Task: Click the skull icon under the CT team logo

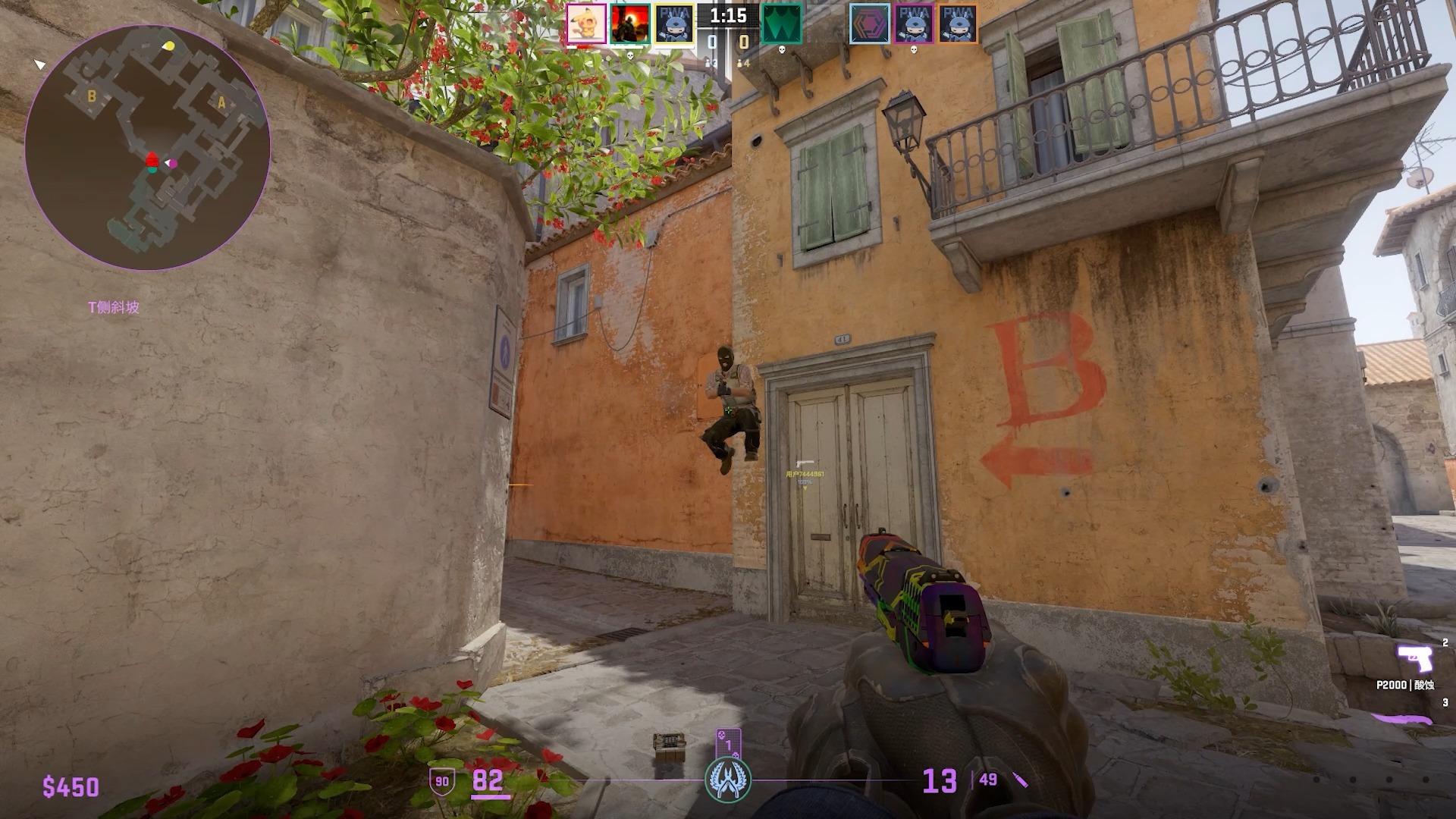Action: (782, 50)
